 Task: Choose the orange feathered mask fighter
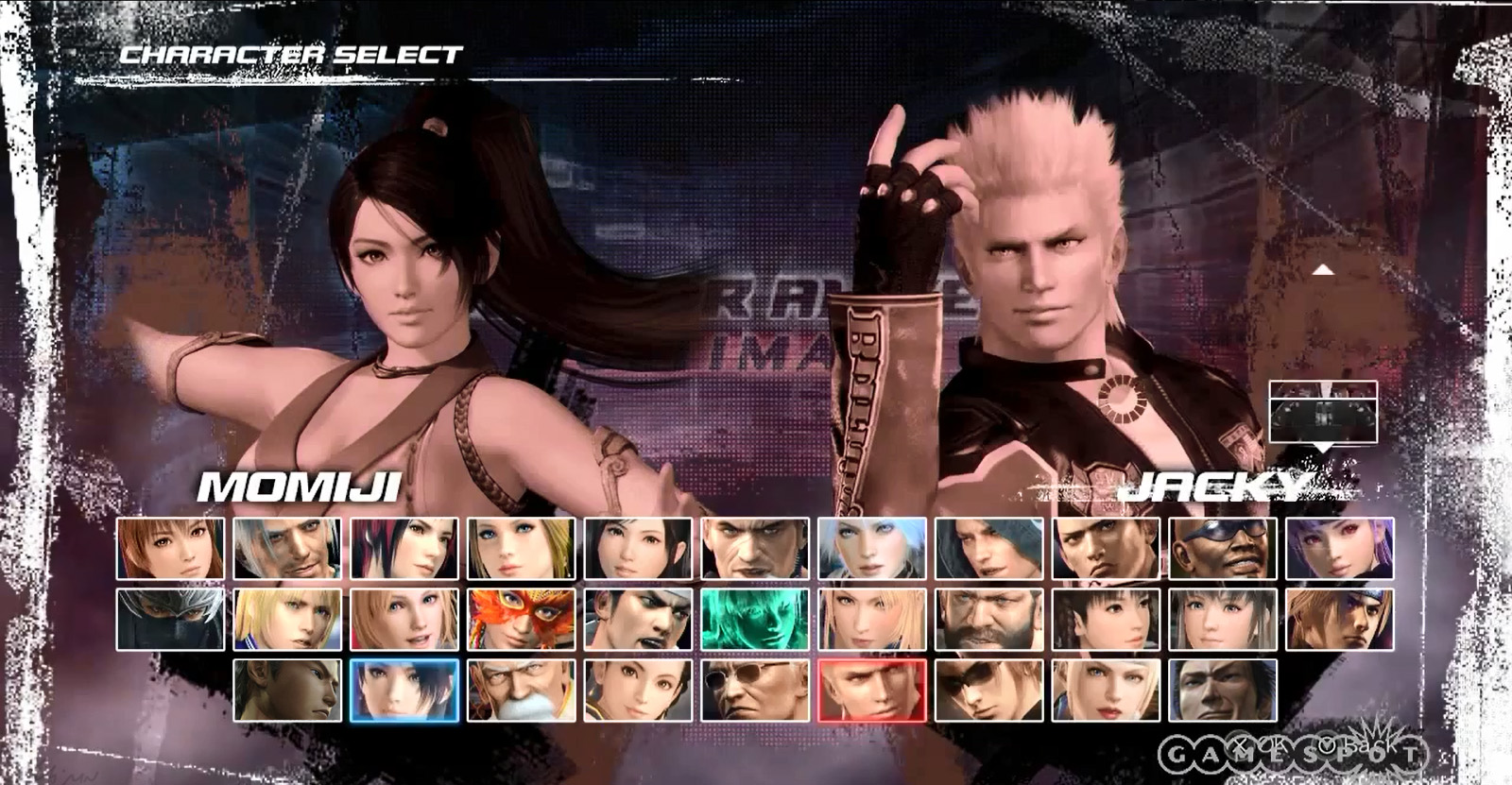(521, 620)
